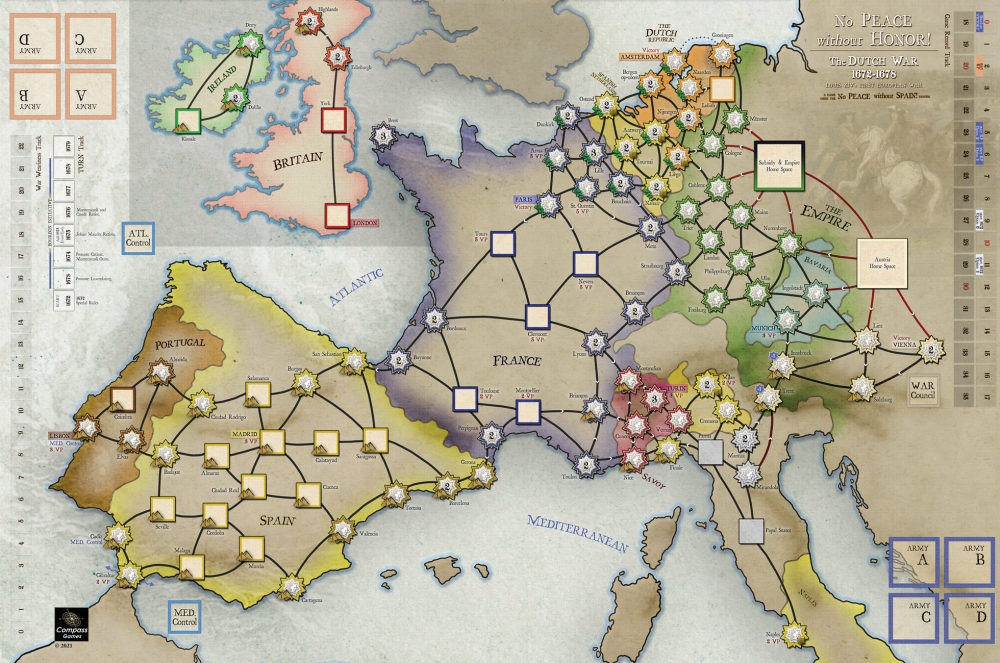Select the Austria Home Space
Image resolution: width=1000 pixels, height=663 pixels.
881,266
